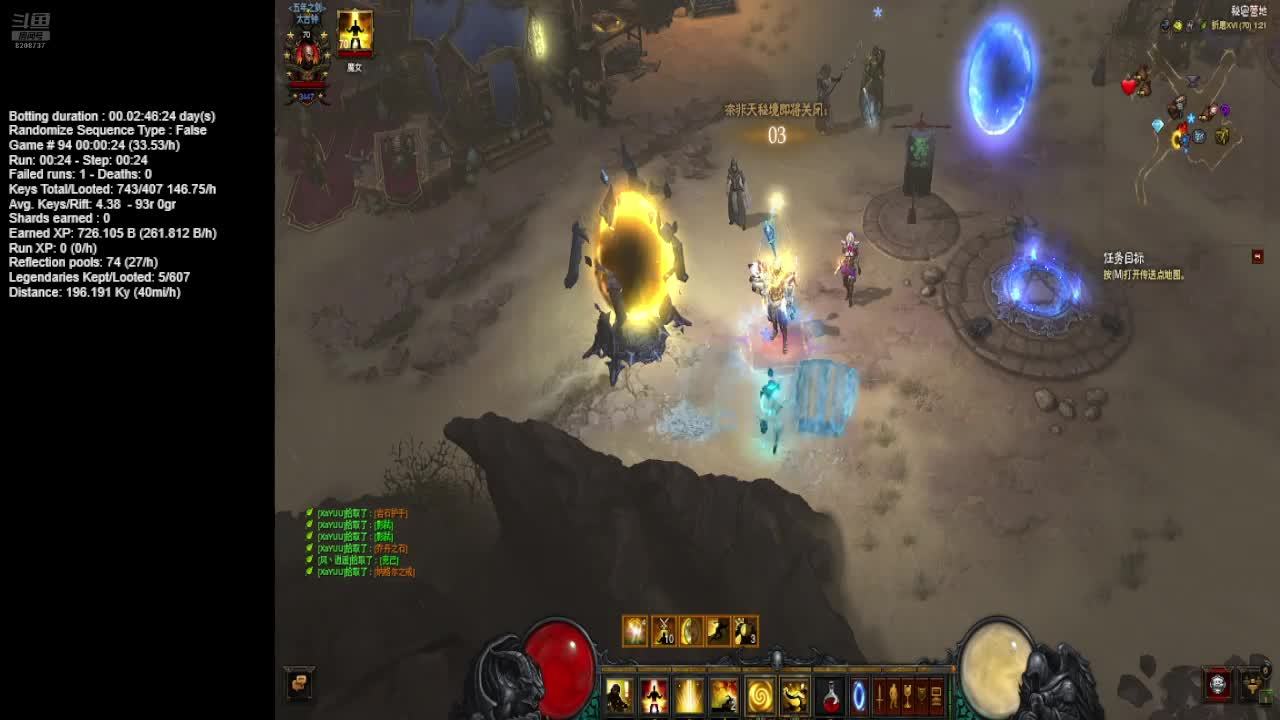Image resolution: width=1280 pixels, height=720 pixels.
Task: Click the first glowing buff icon
Action: point(635,631)
